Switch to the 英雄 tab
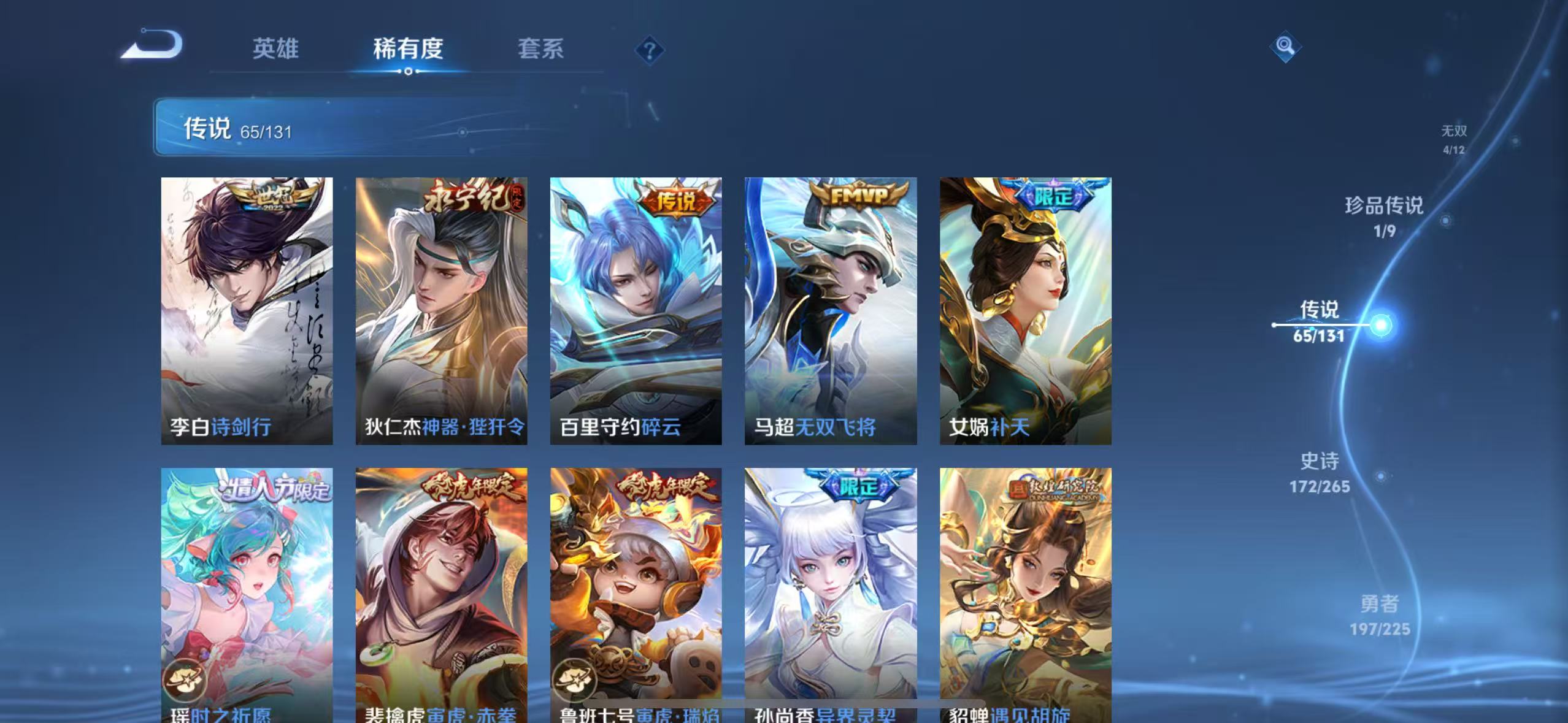 [x=275, y=48]
